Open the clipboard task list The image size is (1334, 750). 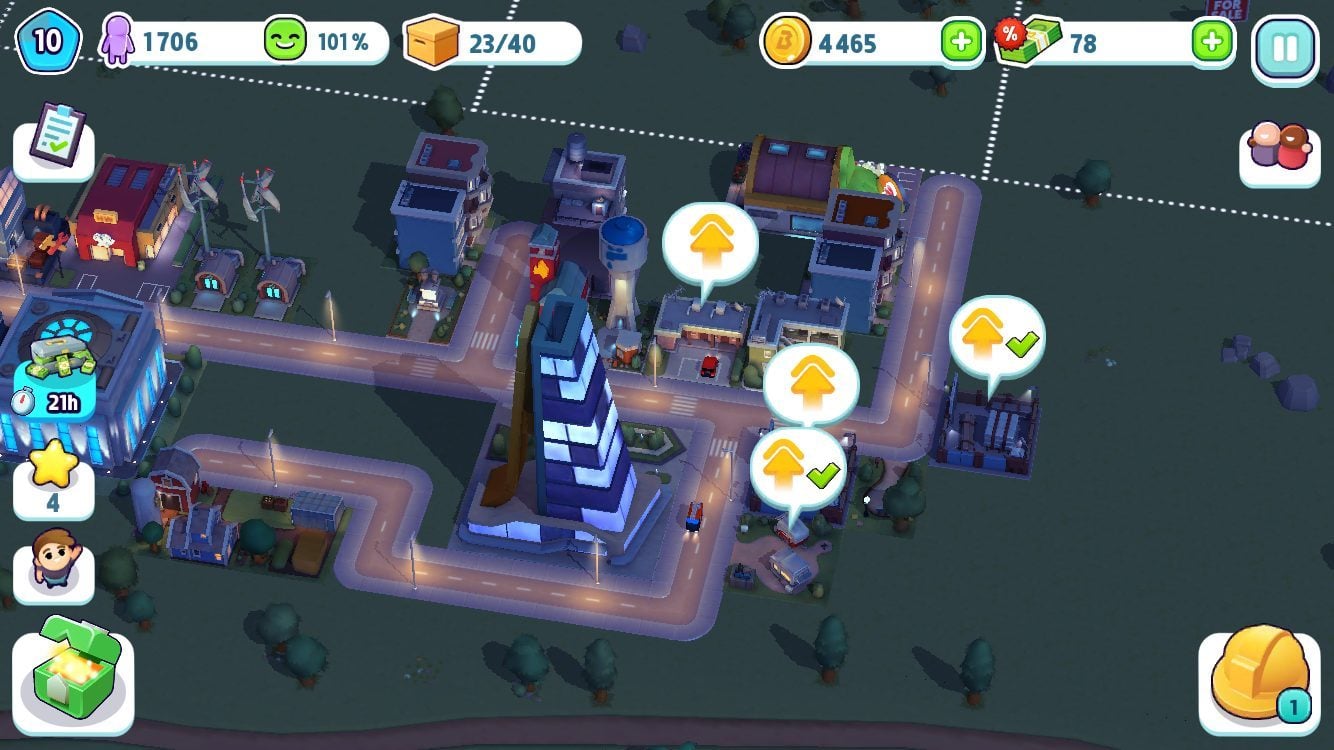coord(53,139)
